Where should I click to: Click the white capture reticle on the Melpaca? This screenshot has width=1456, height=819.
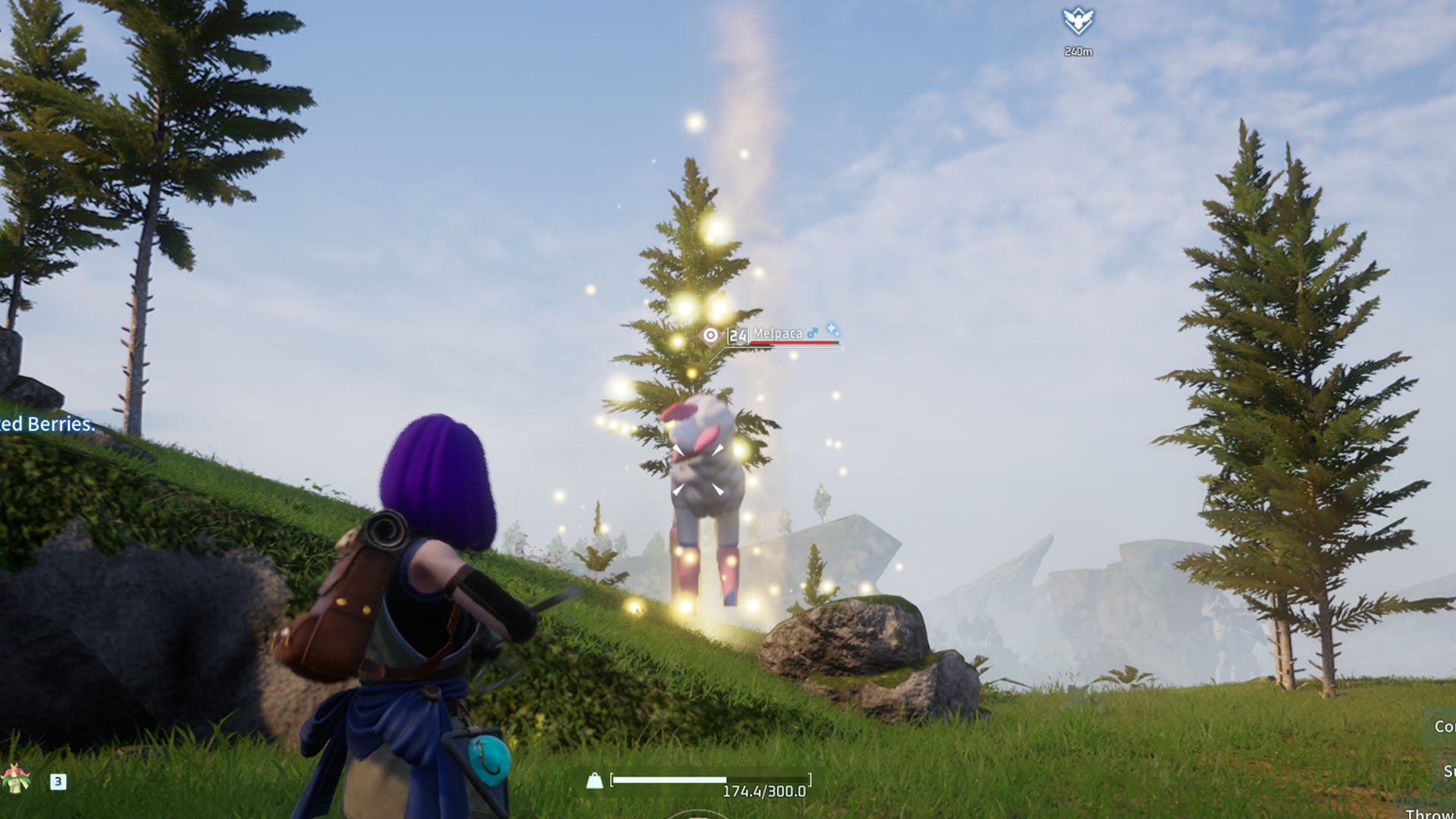pyautogui.click(x=698, y=470)
